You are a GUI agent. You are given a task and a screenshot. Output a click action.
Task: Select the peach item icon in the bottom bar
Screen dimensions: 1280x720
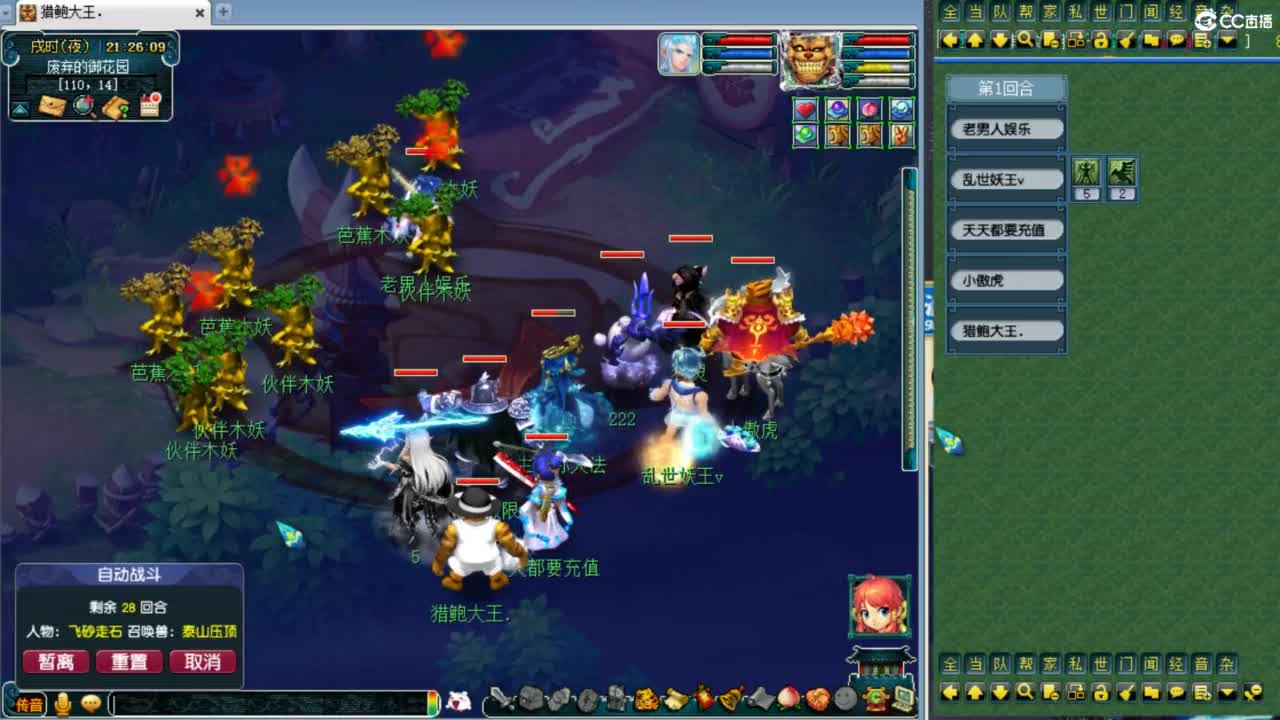[787, 698]
